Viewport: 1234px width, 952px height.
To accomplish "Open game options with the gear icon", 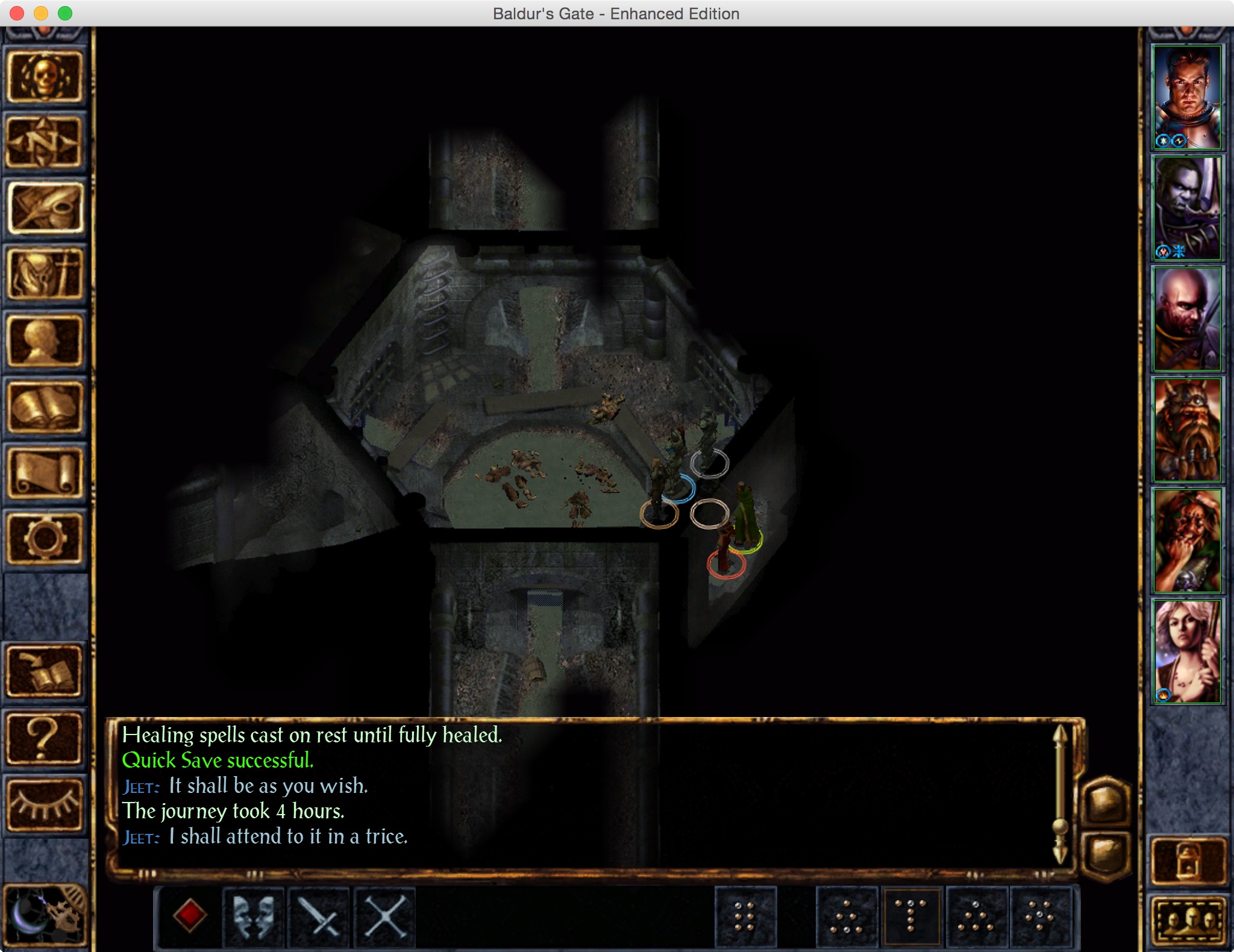I will point(44,538).
